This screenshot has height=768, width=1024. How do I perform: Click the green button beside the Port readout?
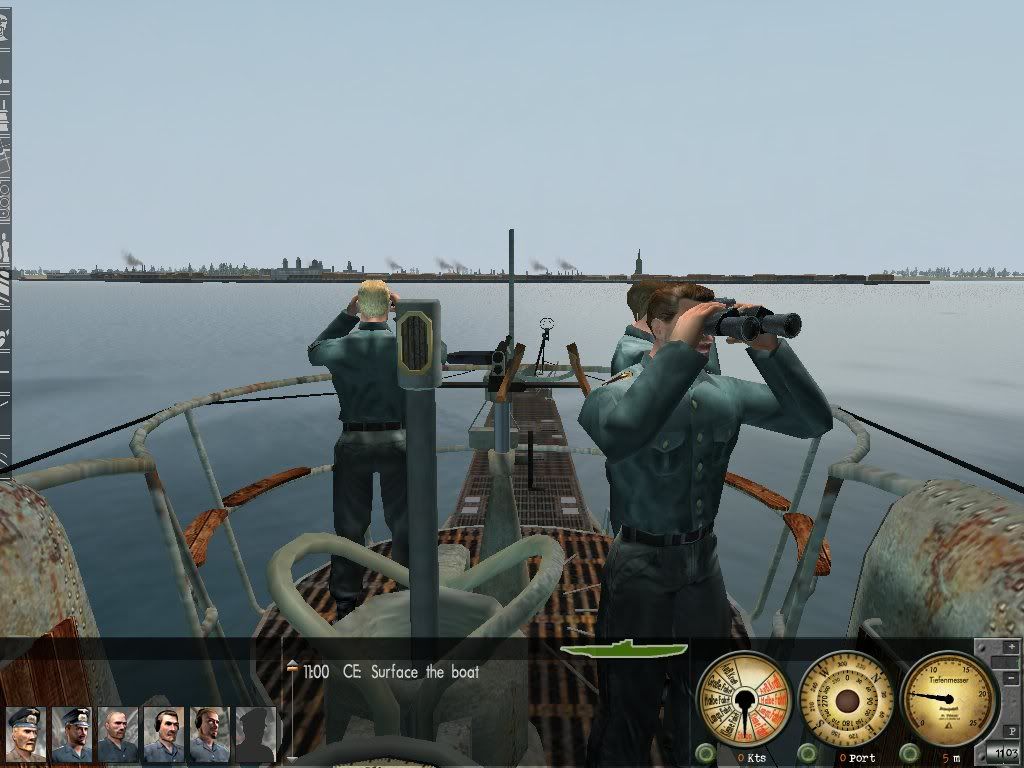(x=806, y=752)
